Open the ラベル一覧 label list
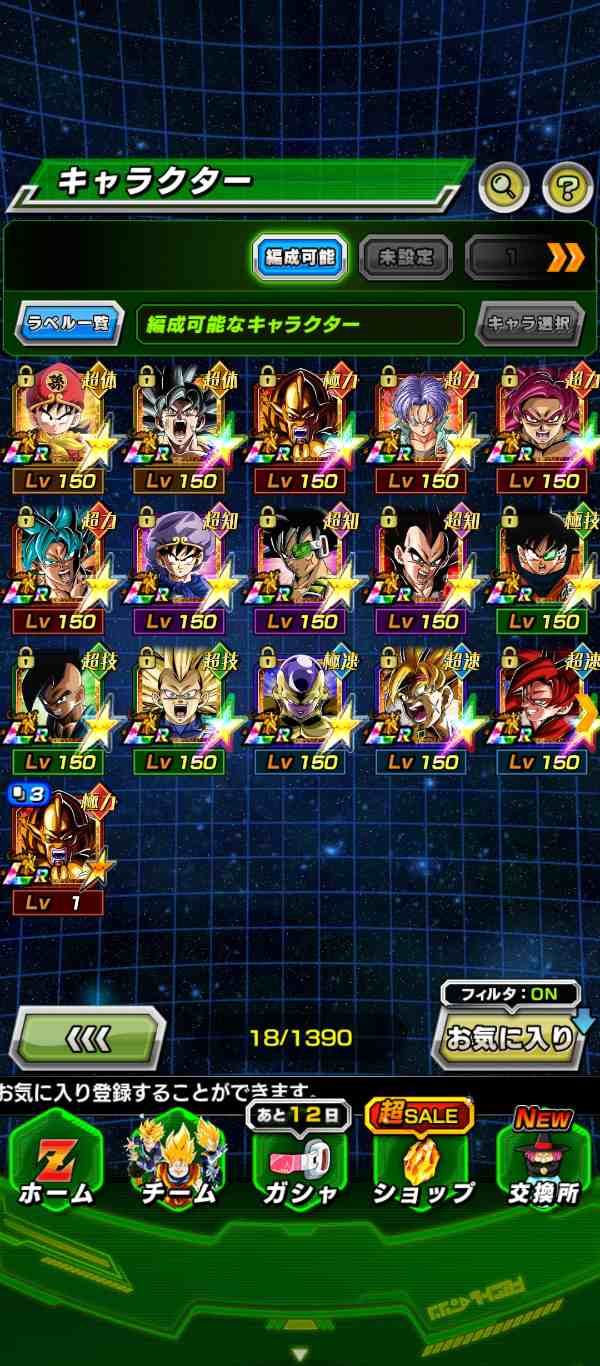This screenshot has width=600, height=1366. [69, 324]
